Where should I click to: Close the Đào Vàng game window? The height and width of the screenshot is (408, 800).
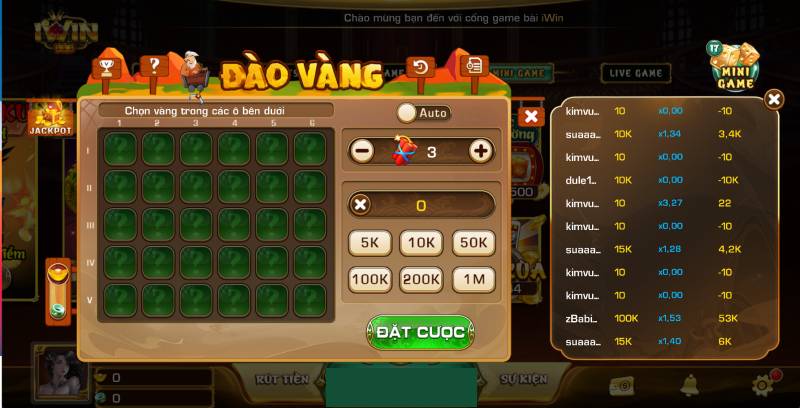pos(531,116)
